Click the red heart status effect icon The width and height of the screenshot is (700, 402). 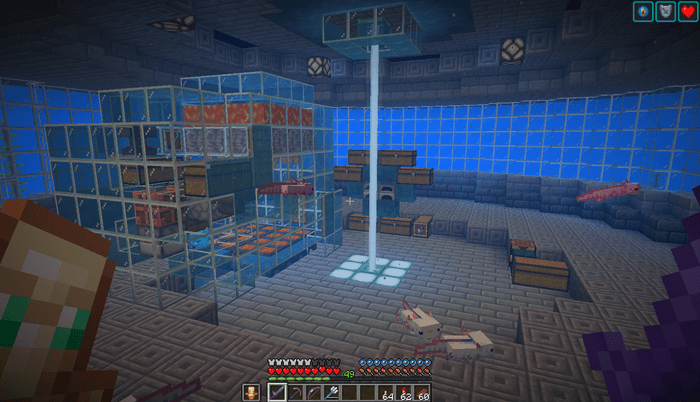(686, 12)
